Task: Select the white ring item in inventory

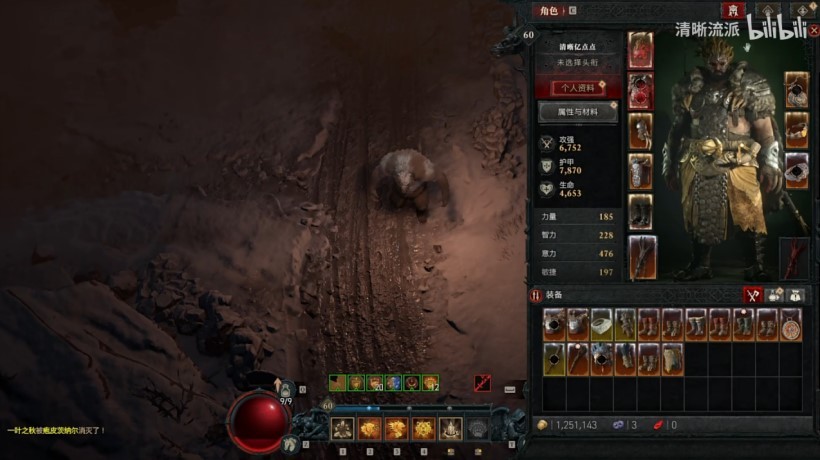Action: pos(601,324)
